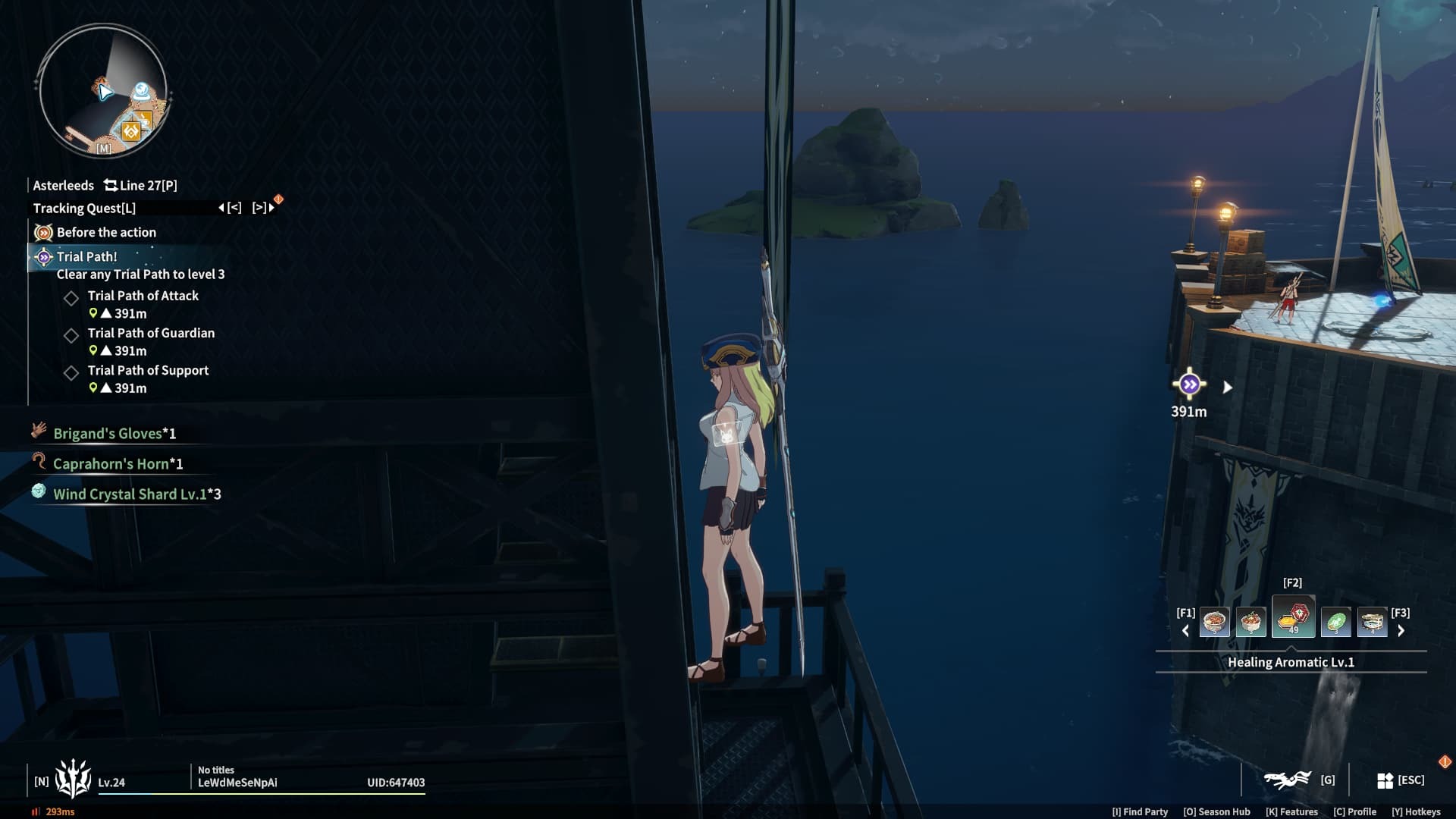
Task: Cycle quick items left with the arrow
Action: [1185, 630]
